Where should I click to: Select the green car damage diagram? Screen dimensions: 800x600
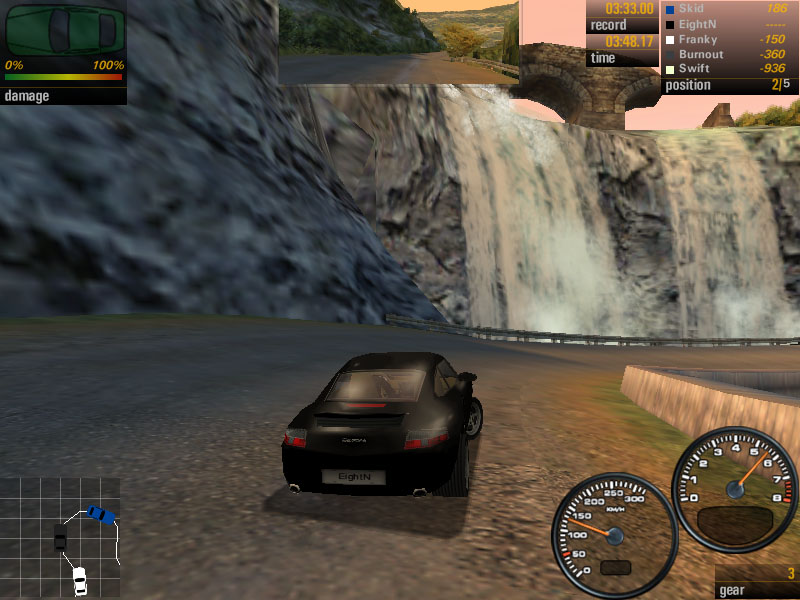click(x=64, y=30)
